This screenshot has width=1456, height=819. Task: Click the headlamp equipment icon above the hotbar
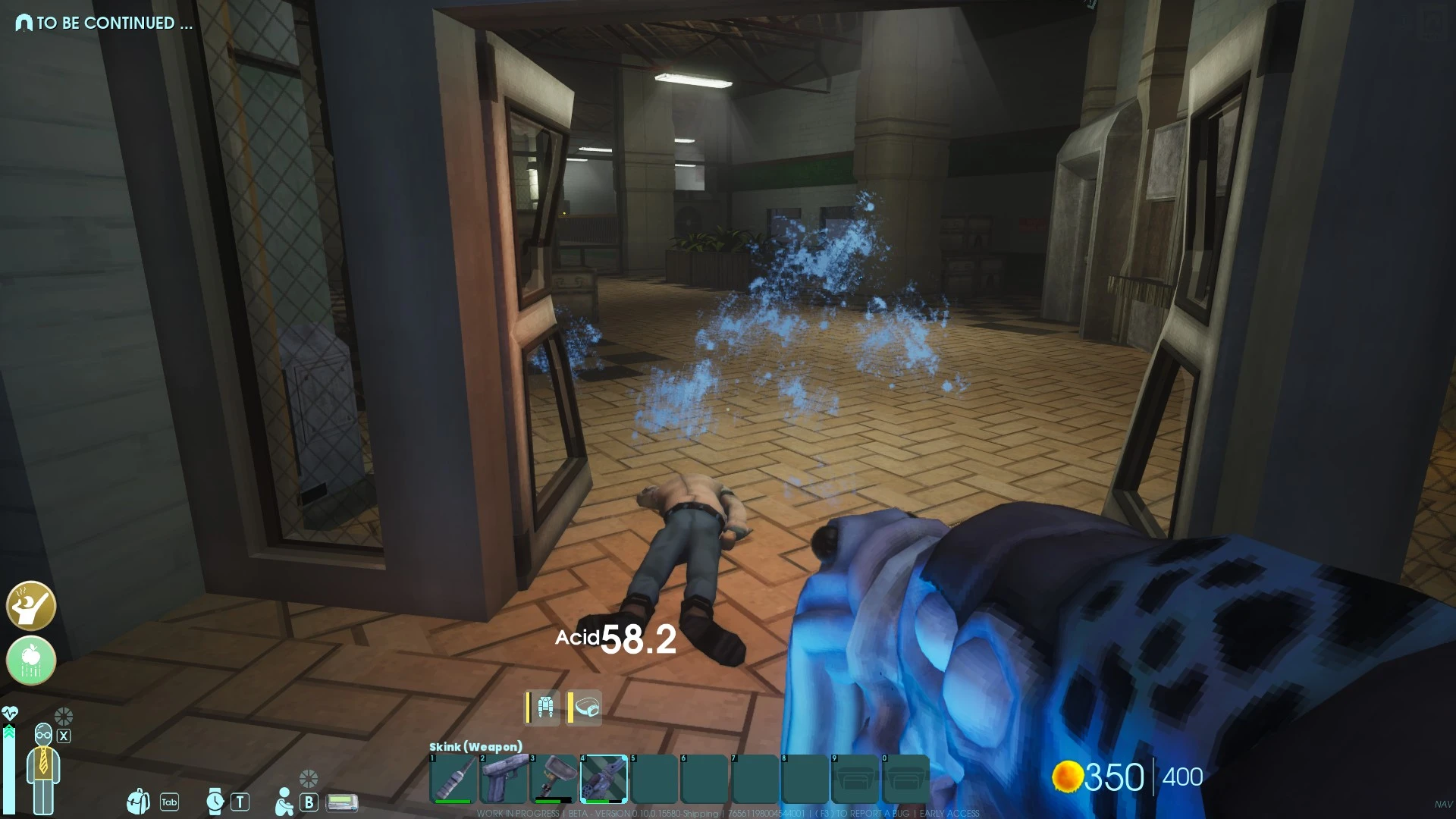pos(588,707)
